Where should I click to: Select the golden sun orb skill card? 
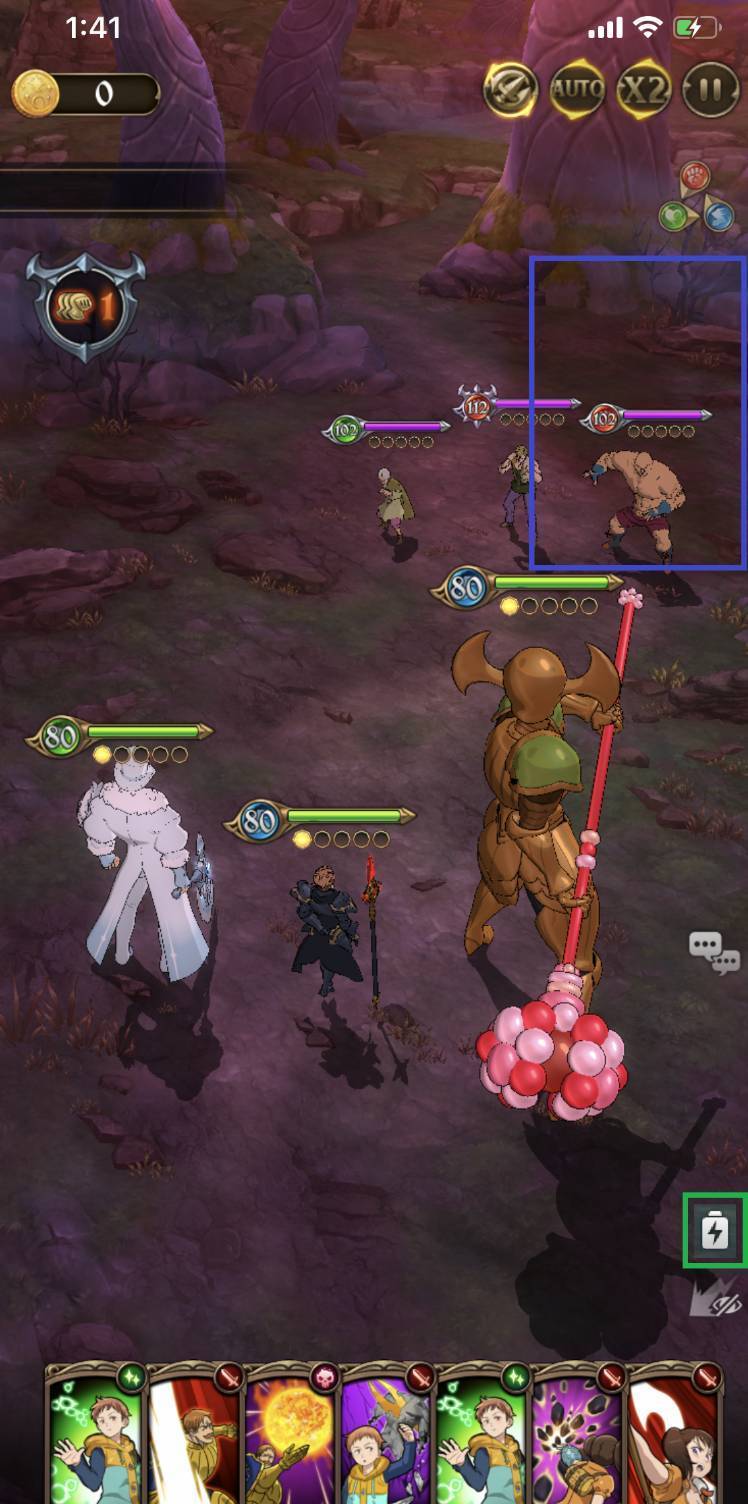291,1435
